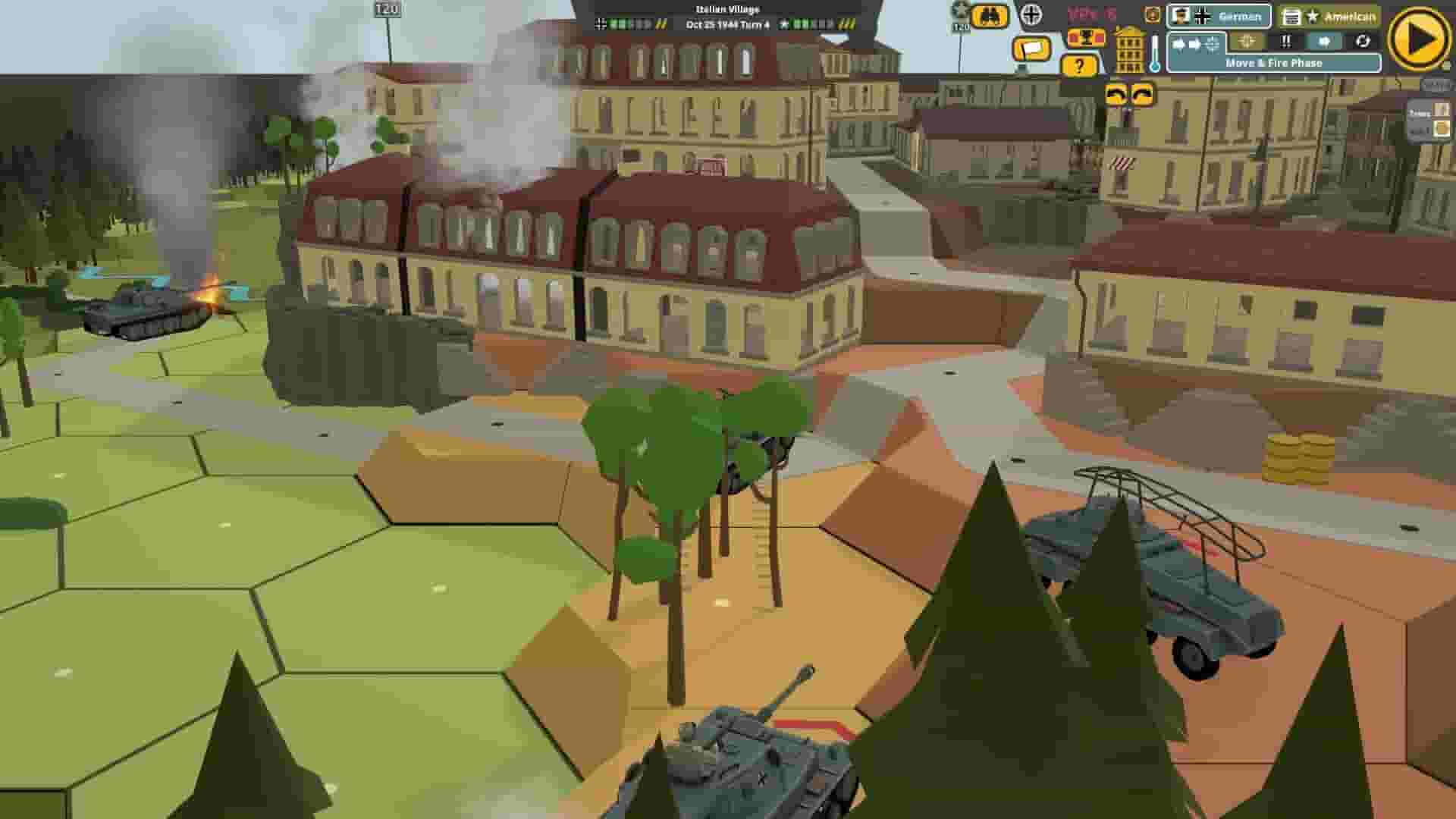1456x819 pixels.
Task: Toggle the refresh cycle phase icon
Action: tap(1363, 42)
